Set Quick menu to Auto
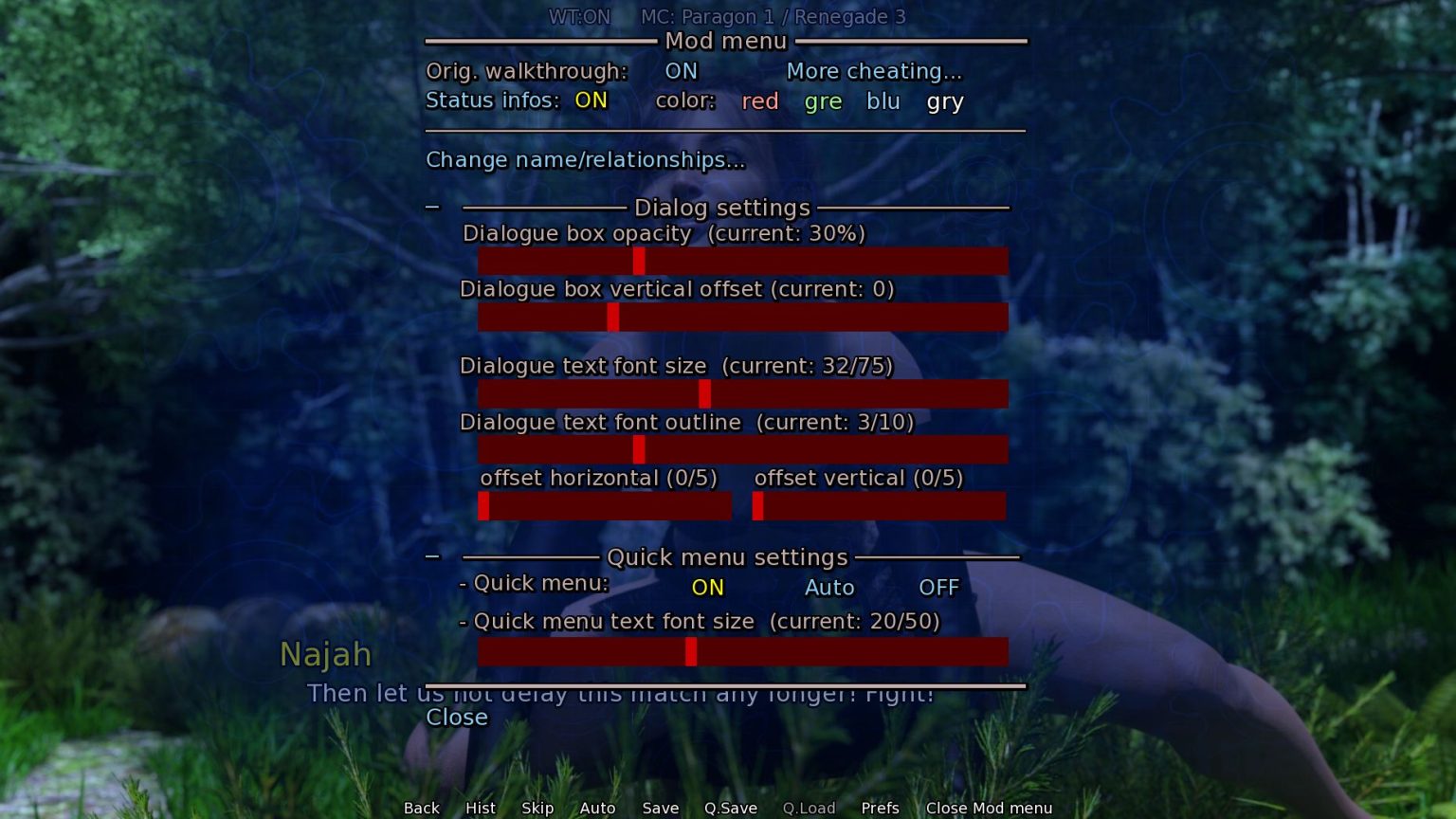 pyautogui.click(x=828, y=588)
